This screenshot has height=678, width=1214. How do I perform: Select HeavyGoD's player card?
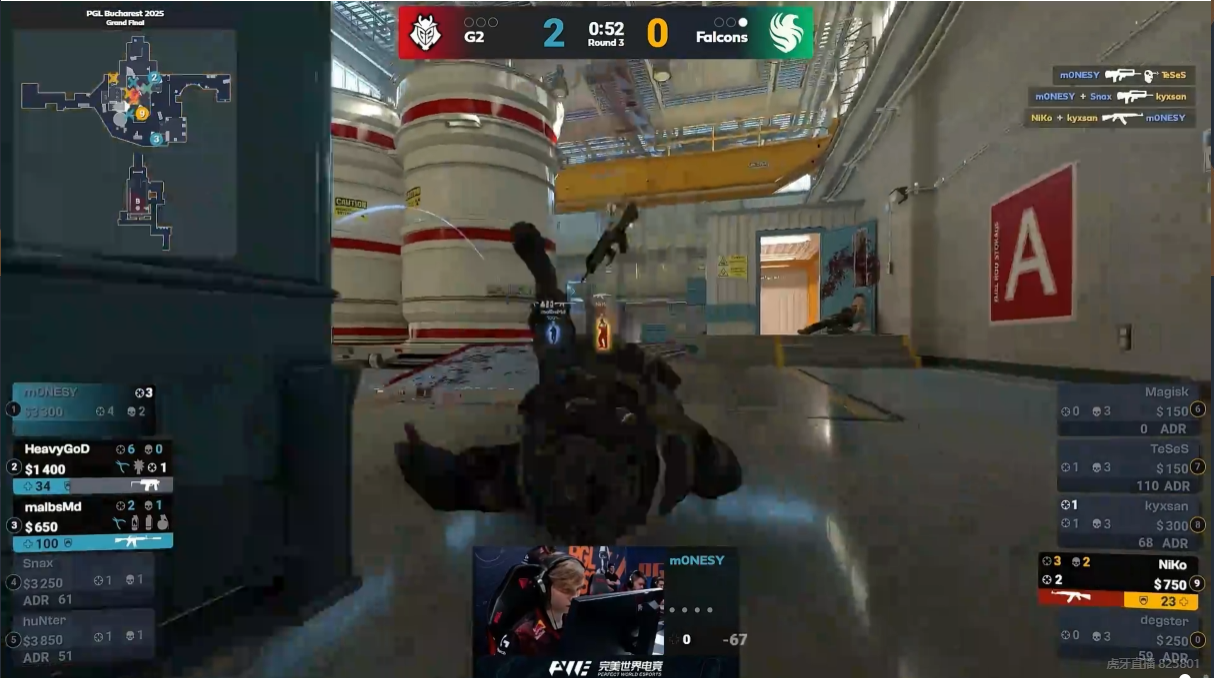(92, 467)
